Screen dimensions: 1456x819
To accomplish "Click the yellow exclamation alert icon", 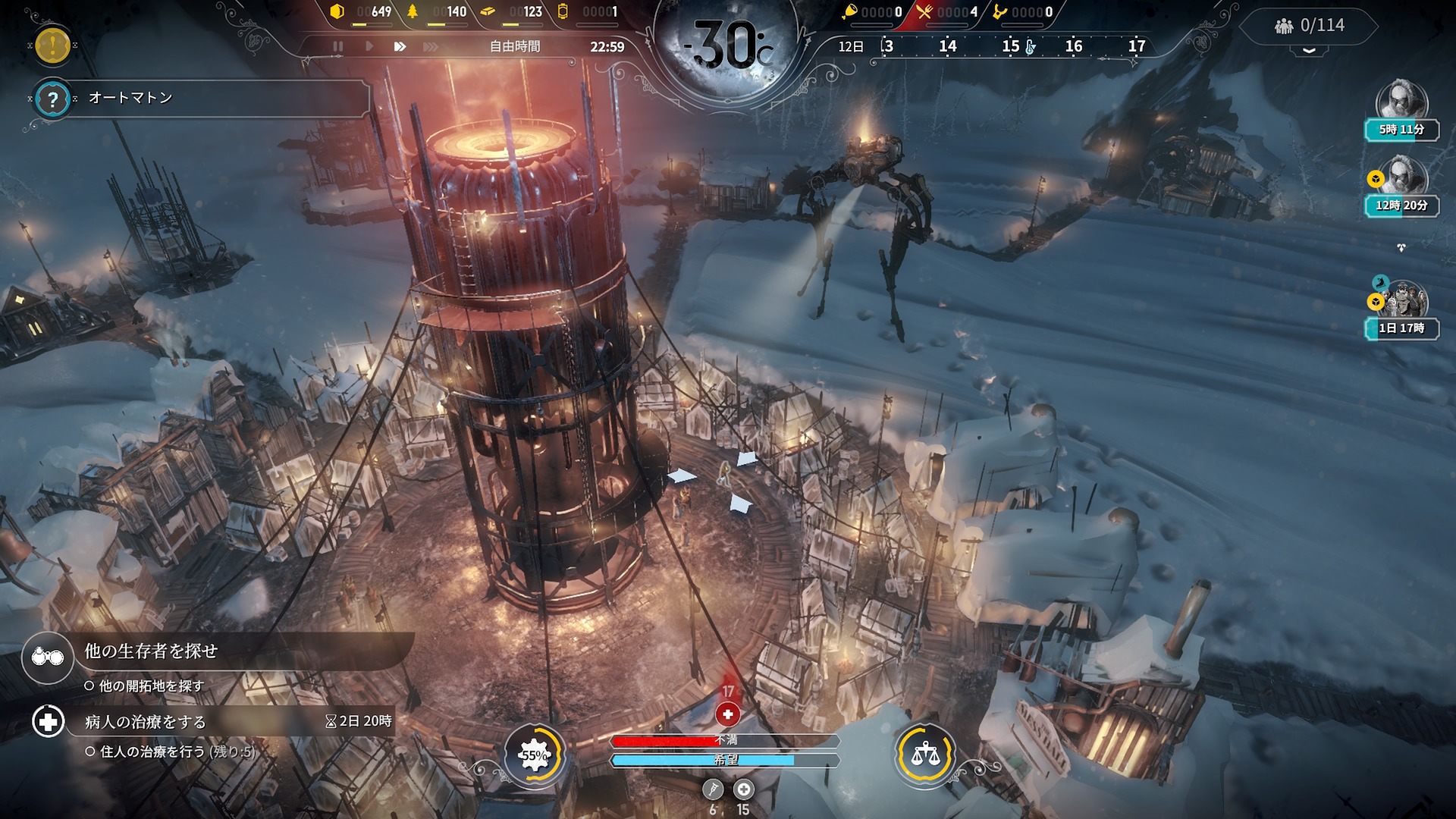I will 52,45.
